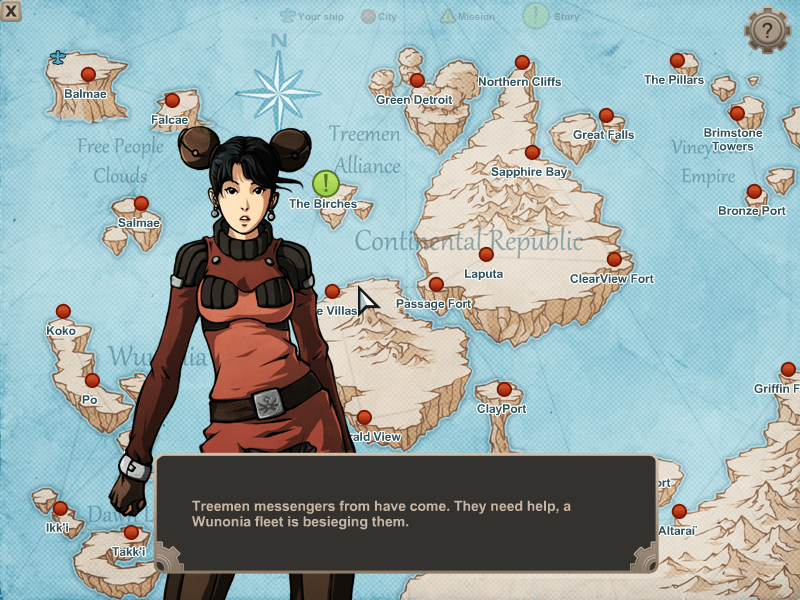Select the Sapphire Bay city marker
The image size is (800, 600).
pyautogui.click(x=532, y=152)
